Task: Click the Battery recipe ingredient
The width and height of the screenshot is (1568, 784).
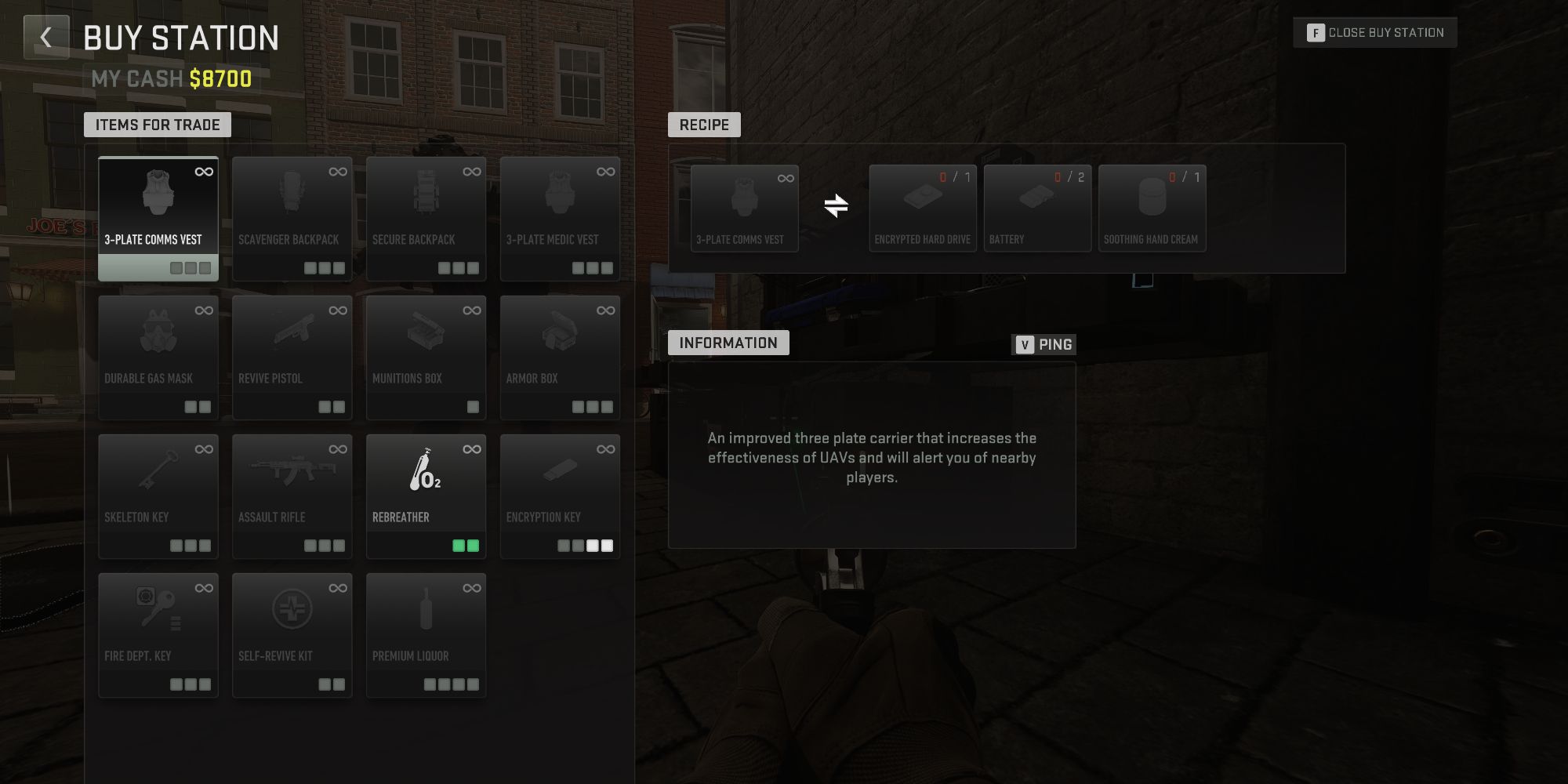Action: [1036, 204]
